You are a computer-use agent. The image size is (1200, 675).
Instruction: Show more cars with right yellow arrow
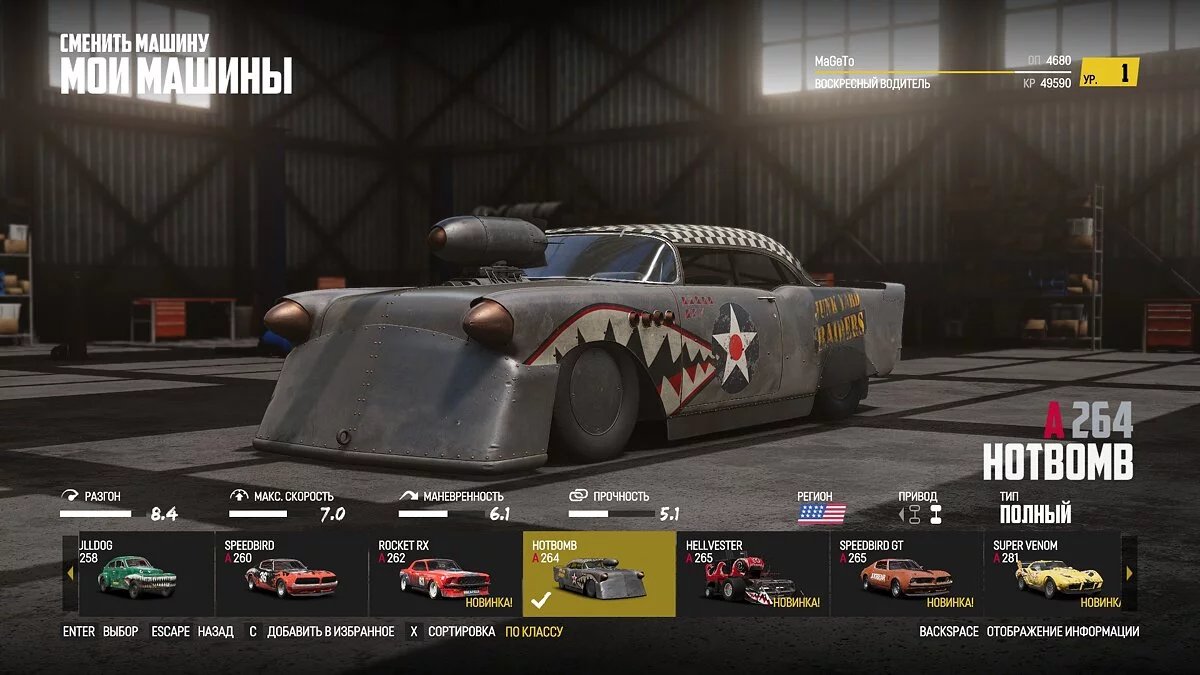pos(1129,574)
